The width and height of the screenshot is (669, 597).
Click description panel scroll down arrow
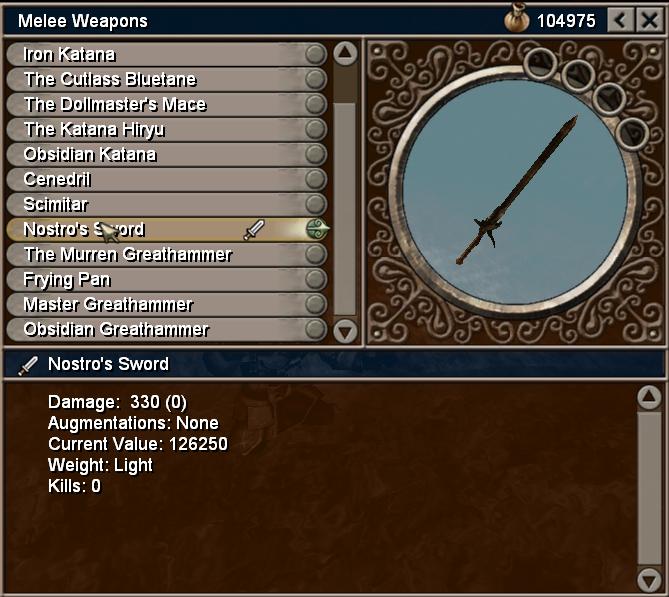(649, 578)
